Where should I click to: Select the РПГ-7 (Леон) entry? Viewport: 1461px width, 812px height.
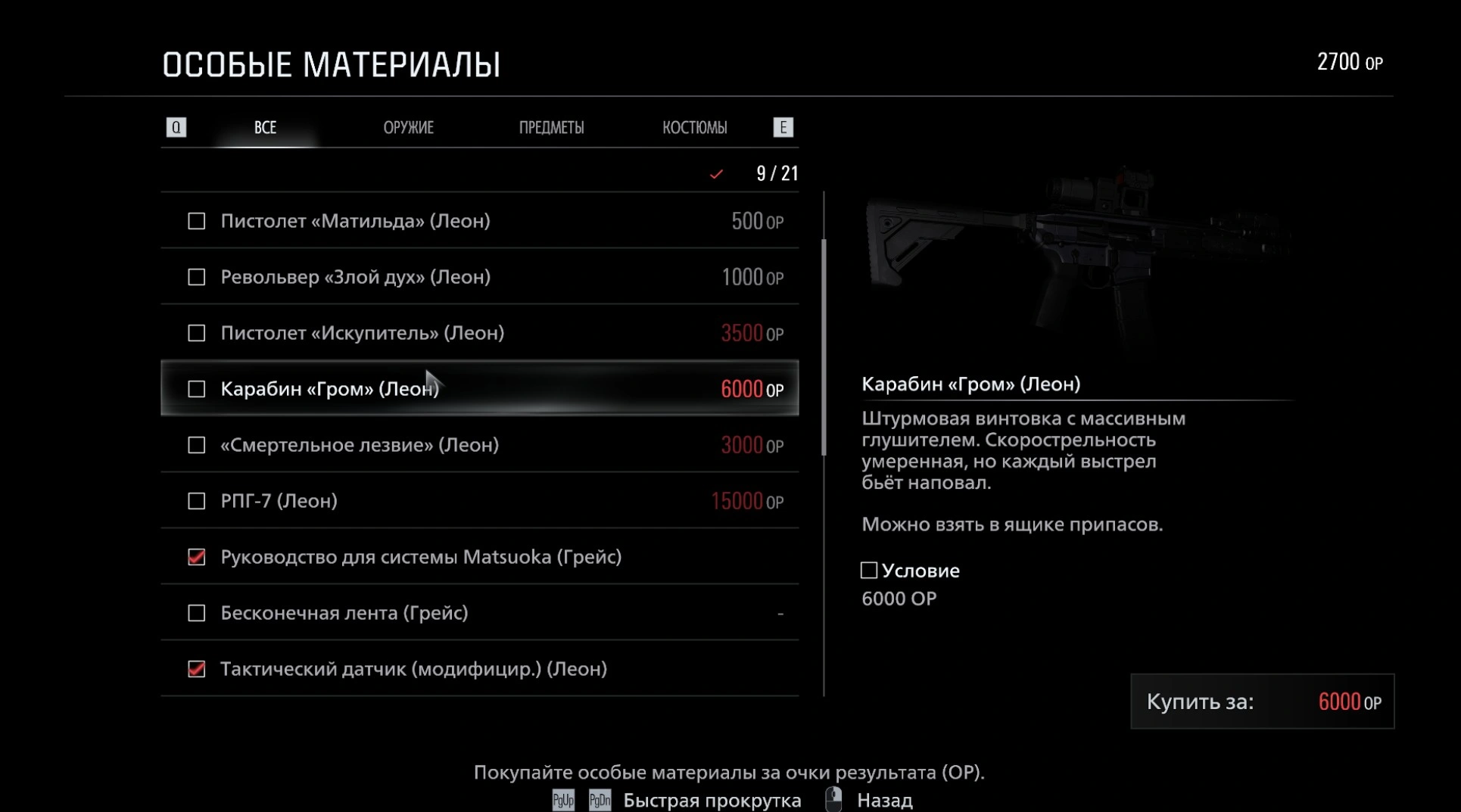tap(479, 501)
